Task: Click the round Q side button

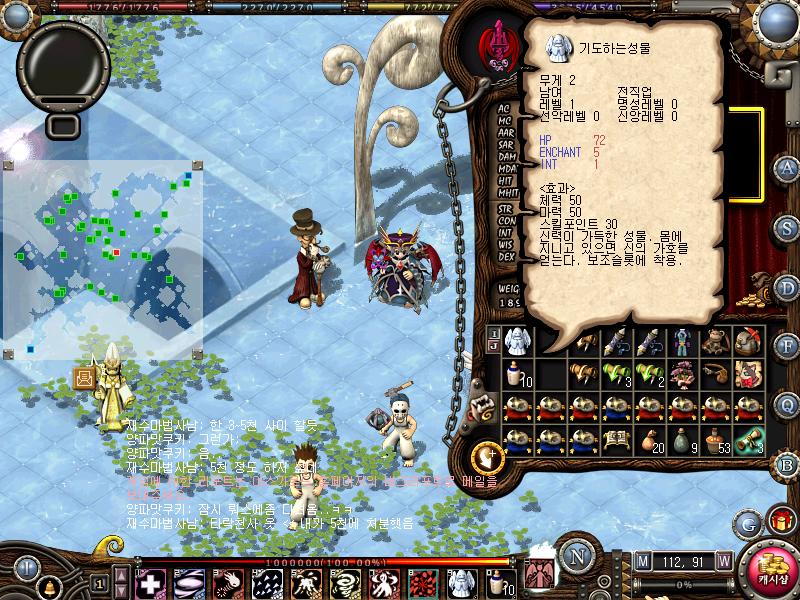Action: tap(786, 404)
